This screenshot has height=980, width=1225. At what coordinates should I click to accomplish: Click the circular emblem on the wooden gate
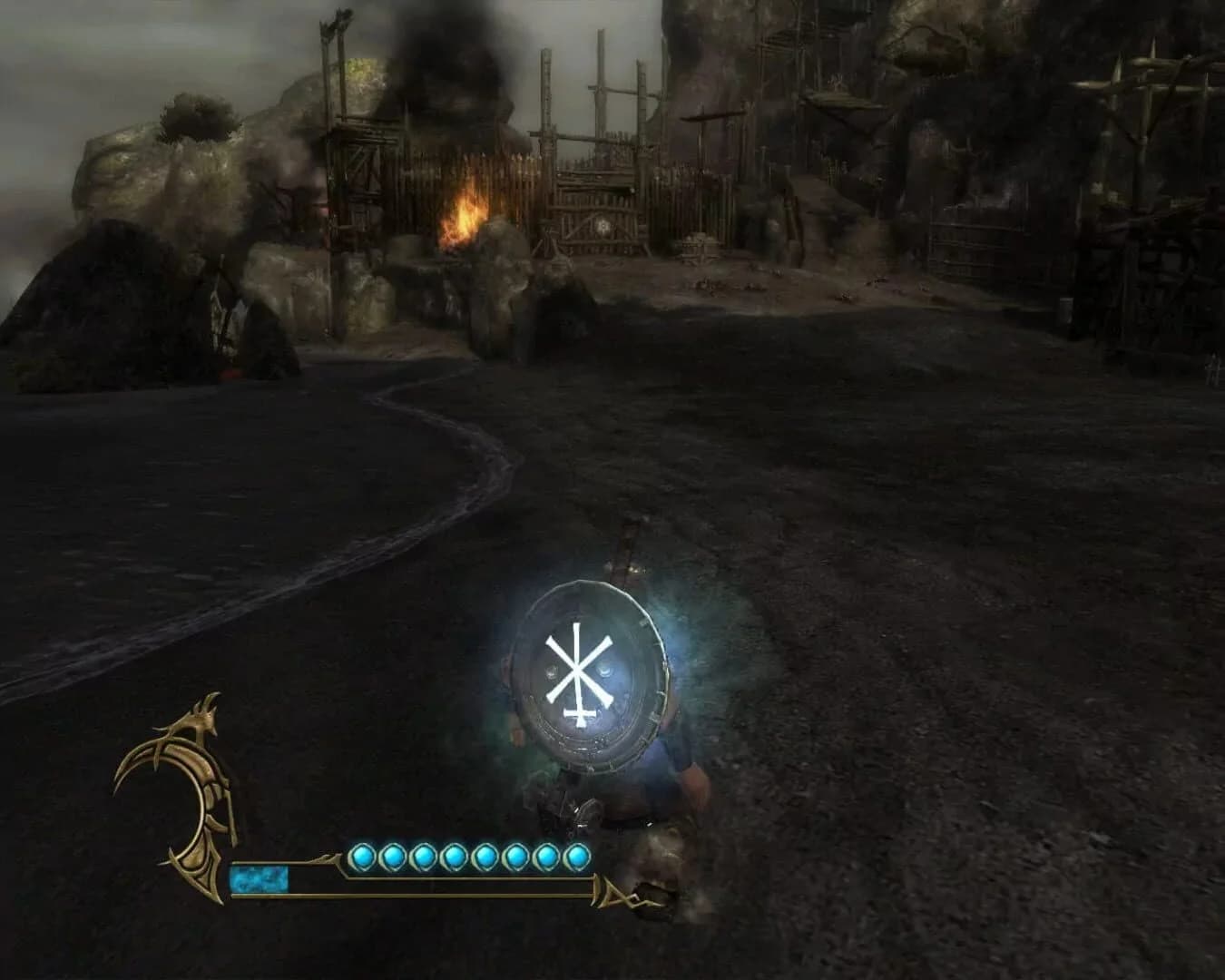point(603,226)
